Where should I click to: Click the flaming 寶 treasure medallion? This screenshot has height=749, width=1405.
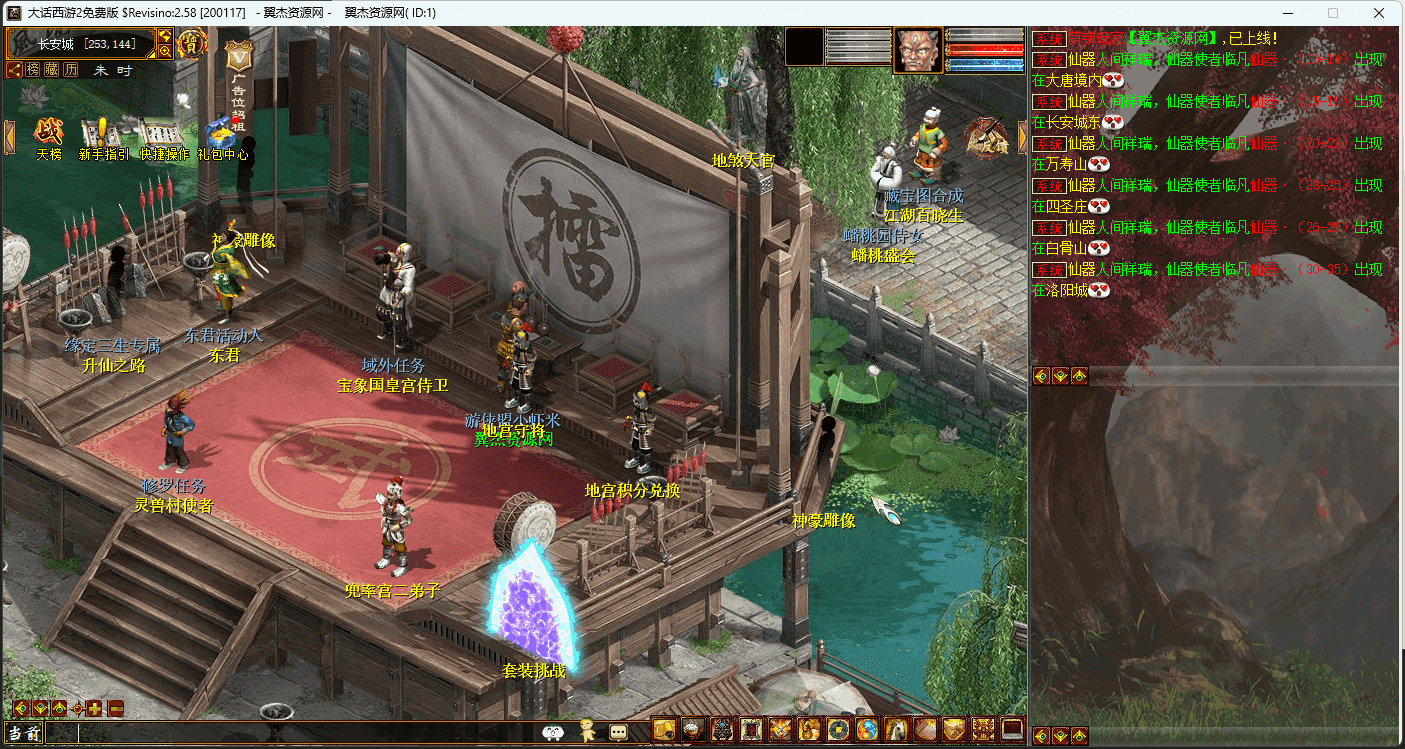coord(191,43)
